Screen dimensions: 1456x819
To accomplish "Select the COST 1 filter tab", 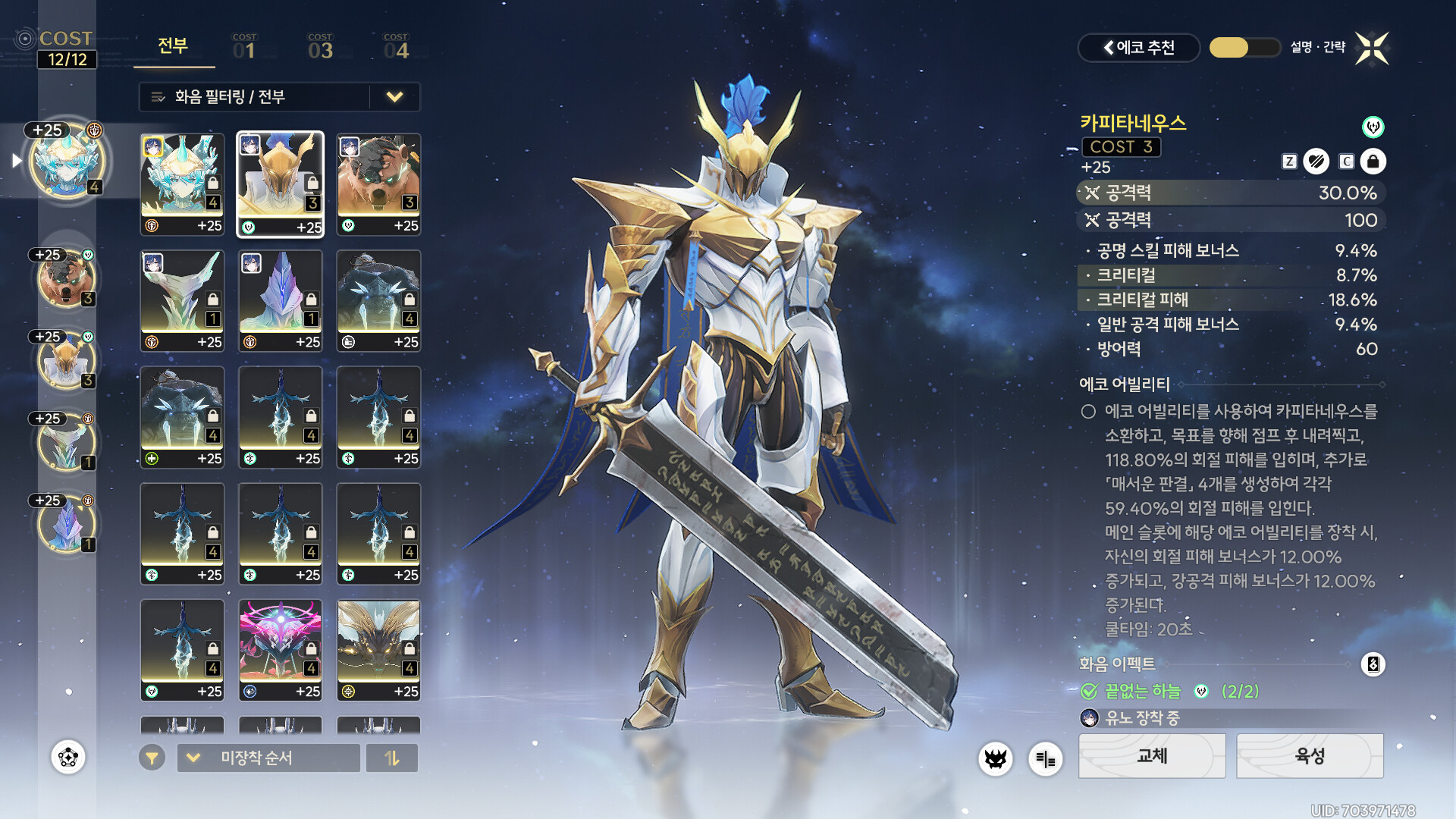I will (x=244, y=48).
